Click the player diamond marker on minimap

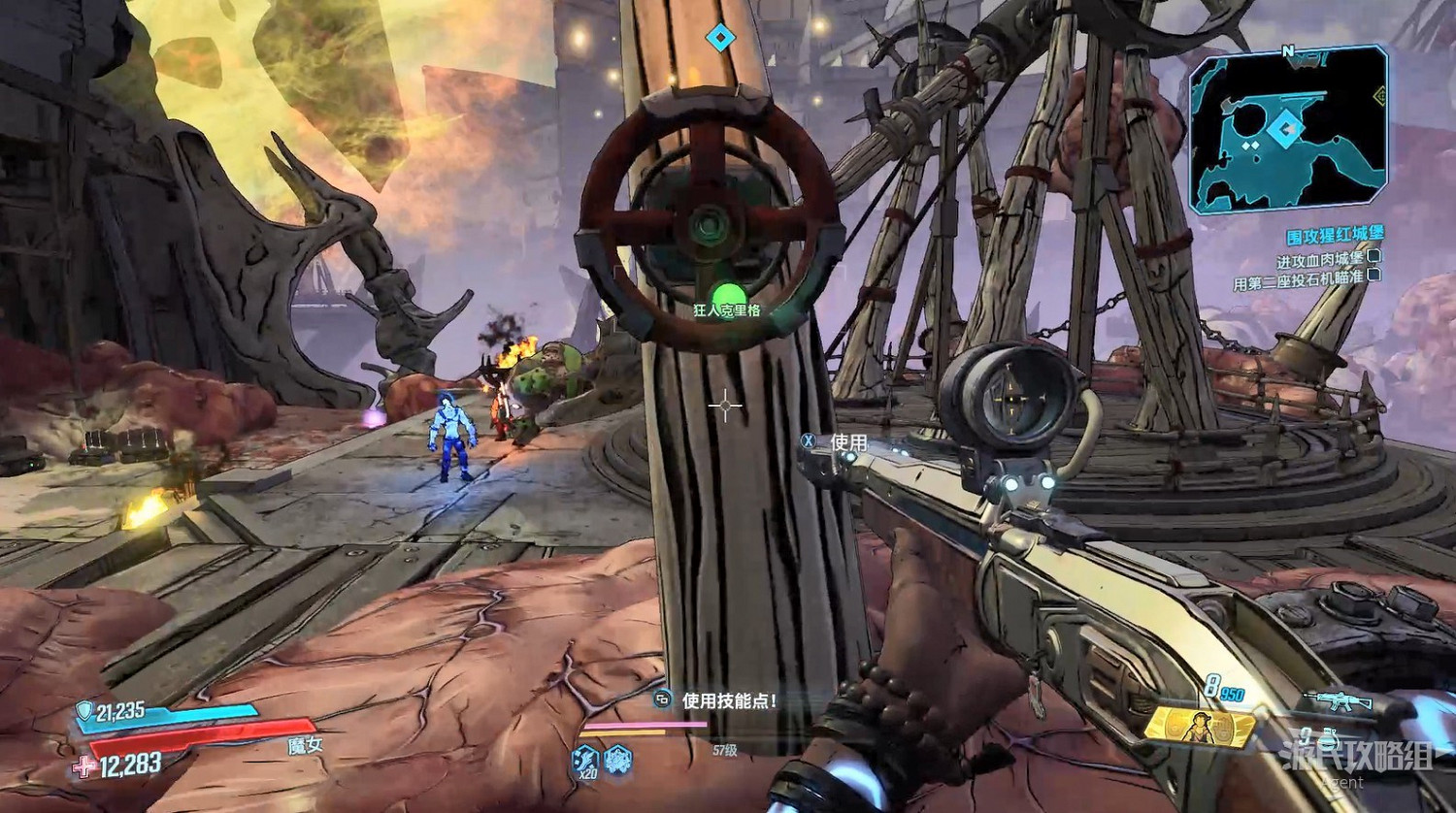1286,129
